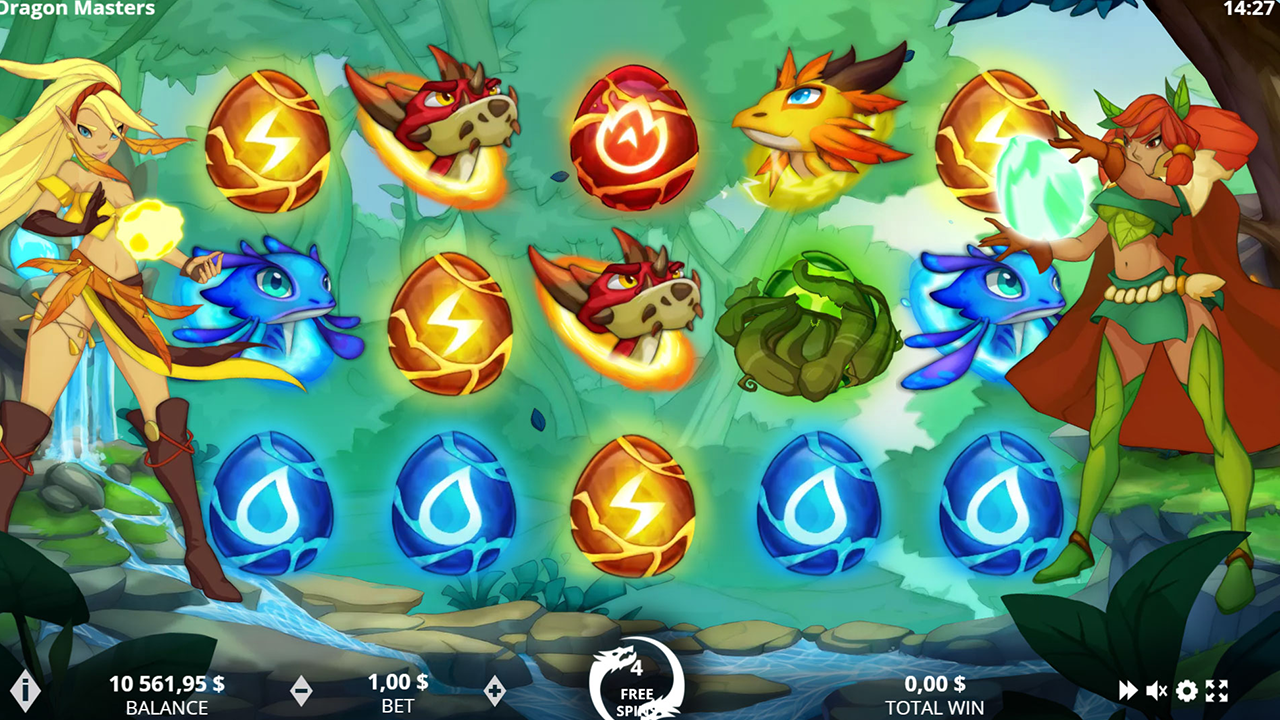Select a blue water egg on the bottom row
Screen dimensions: 1280x720
click(x=270, y=500)
